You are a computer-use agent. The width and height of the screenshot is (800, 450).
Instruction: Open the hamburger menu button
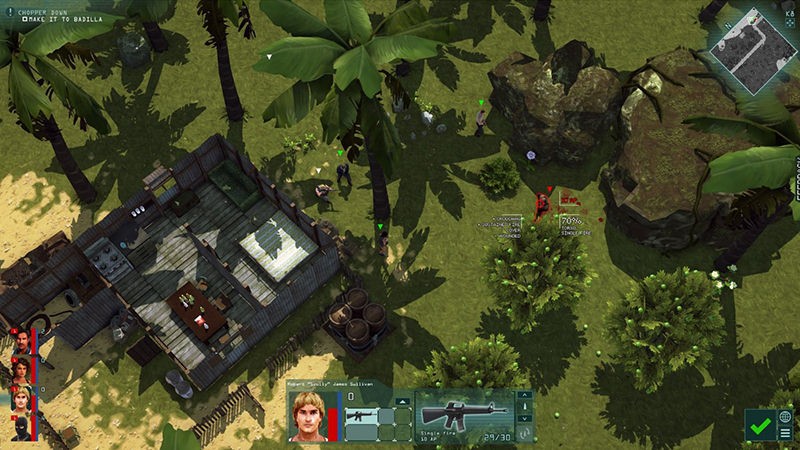786,433
